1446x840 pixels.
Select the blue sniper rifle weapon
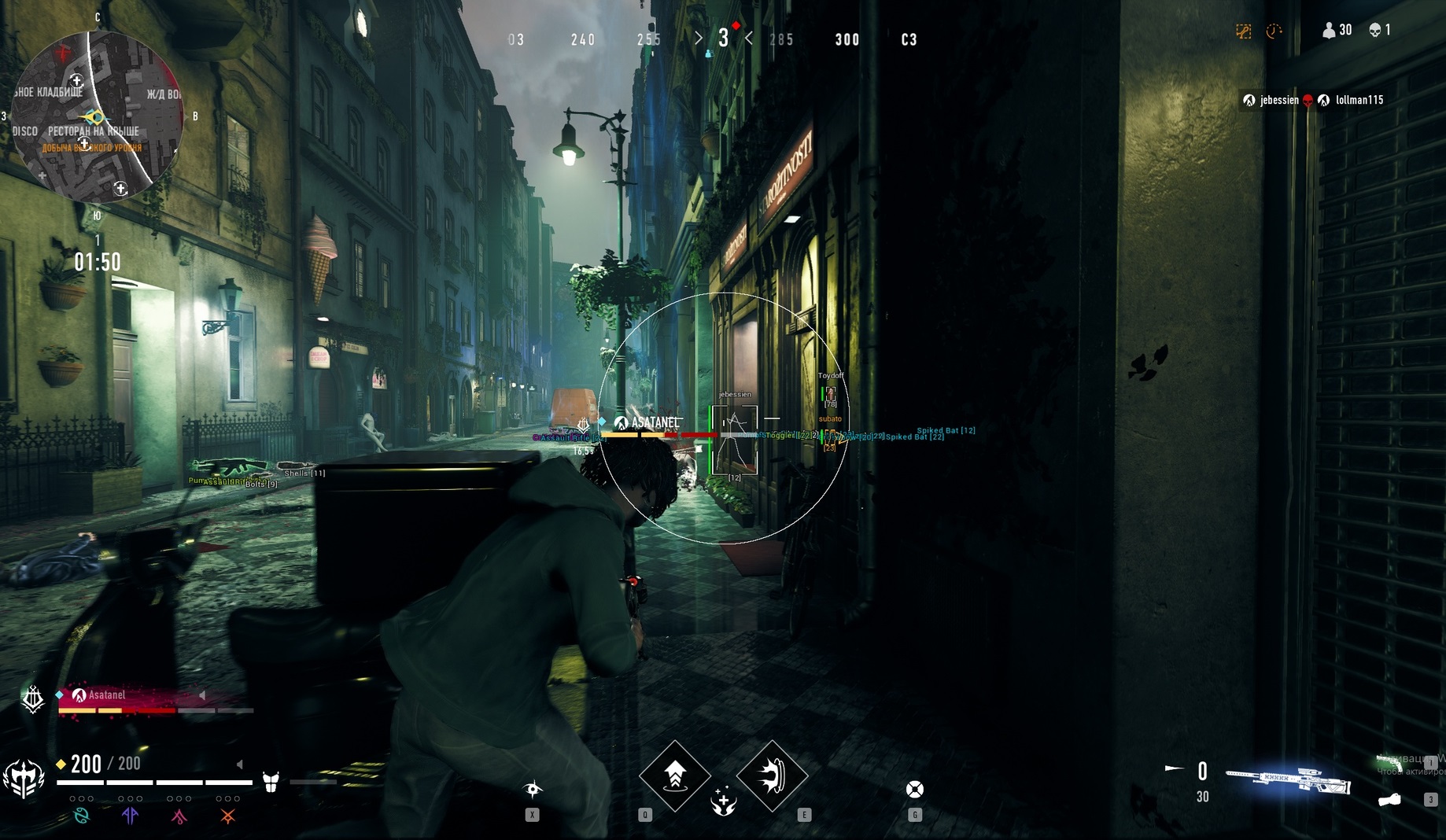click(1288, 778)
